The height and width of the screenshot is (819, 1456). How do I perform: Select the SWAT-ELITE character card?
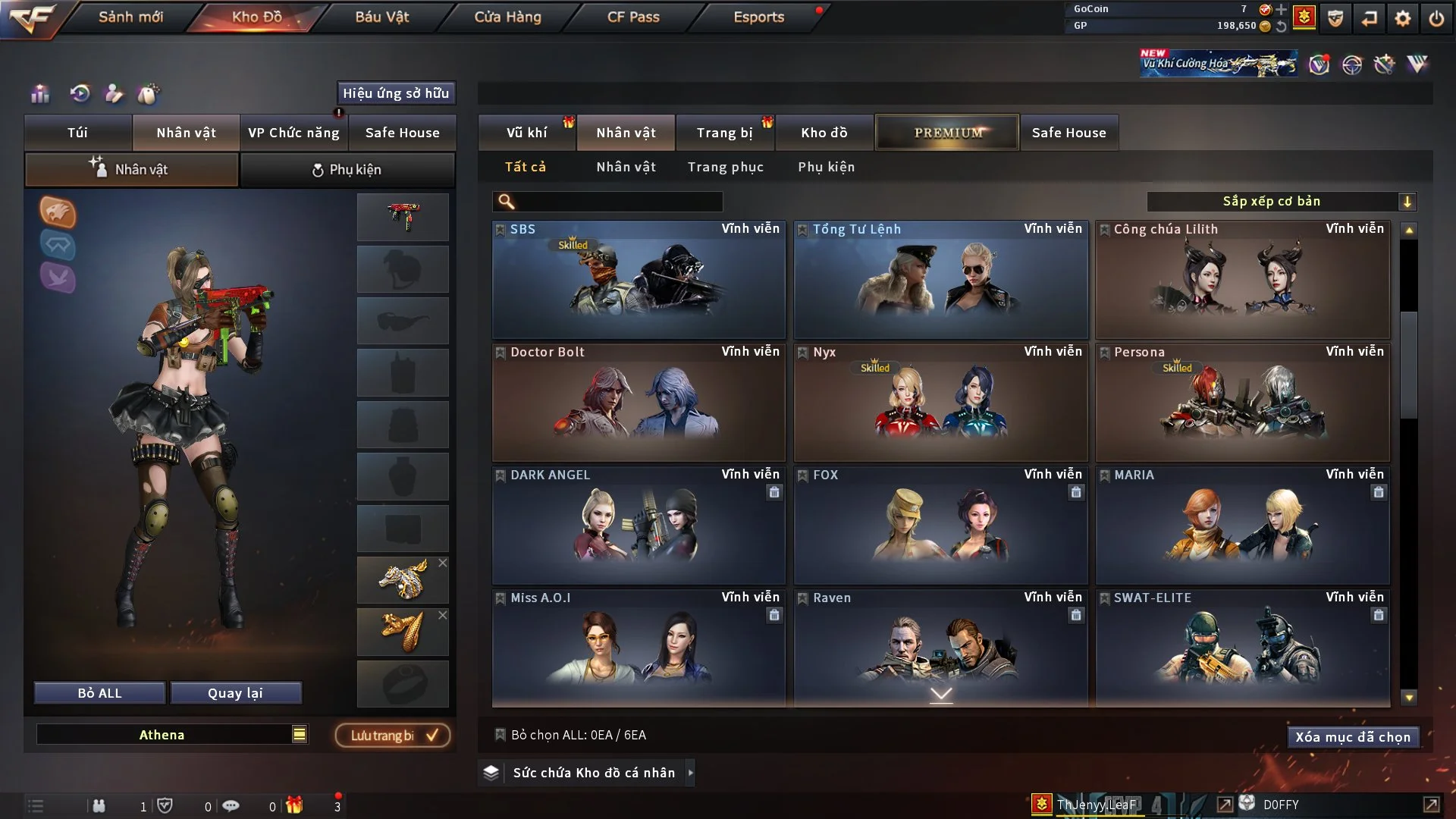click(x=1242, y=648)
